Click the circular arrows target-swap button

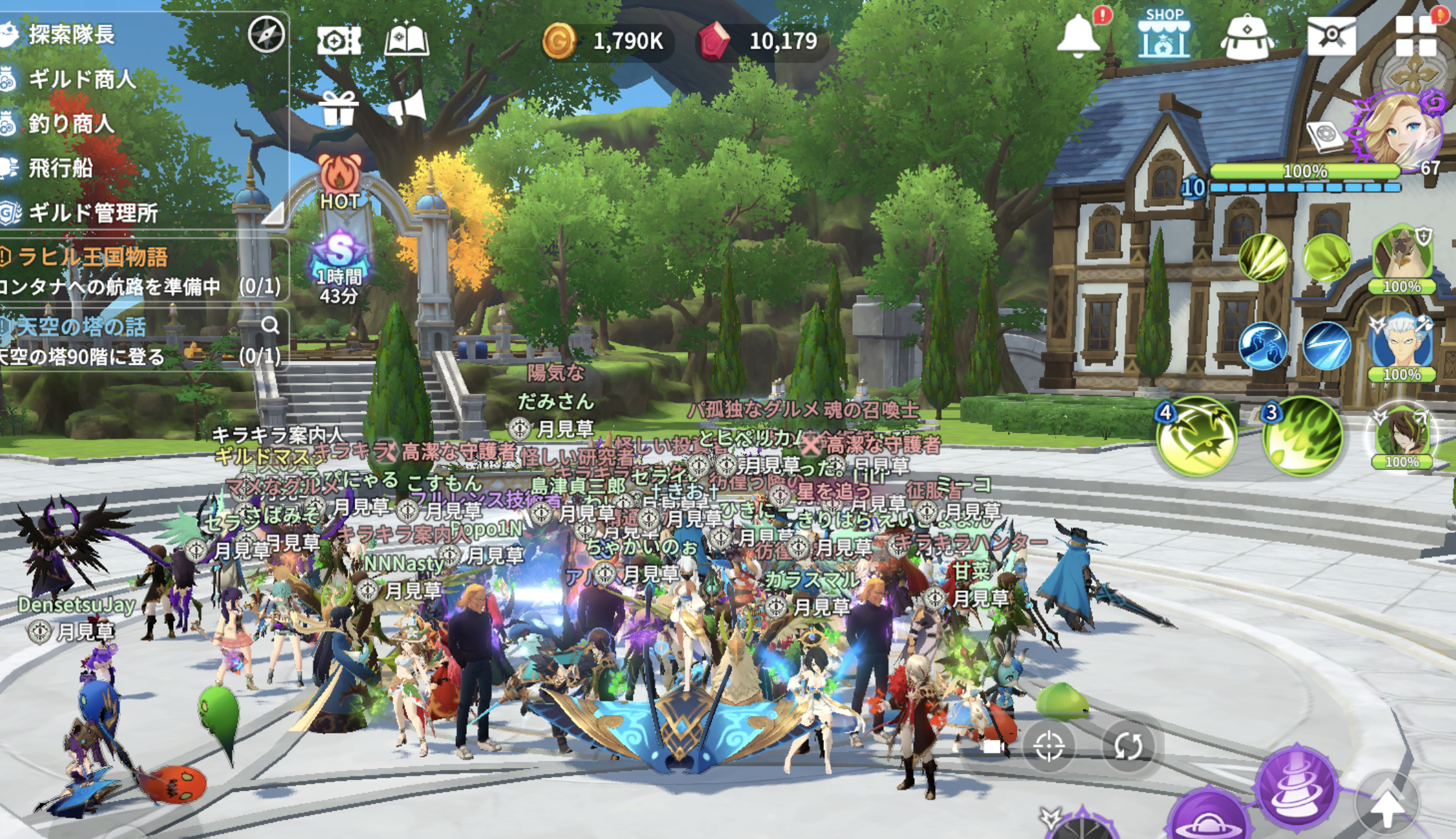1127,746
